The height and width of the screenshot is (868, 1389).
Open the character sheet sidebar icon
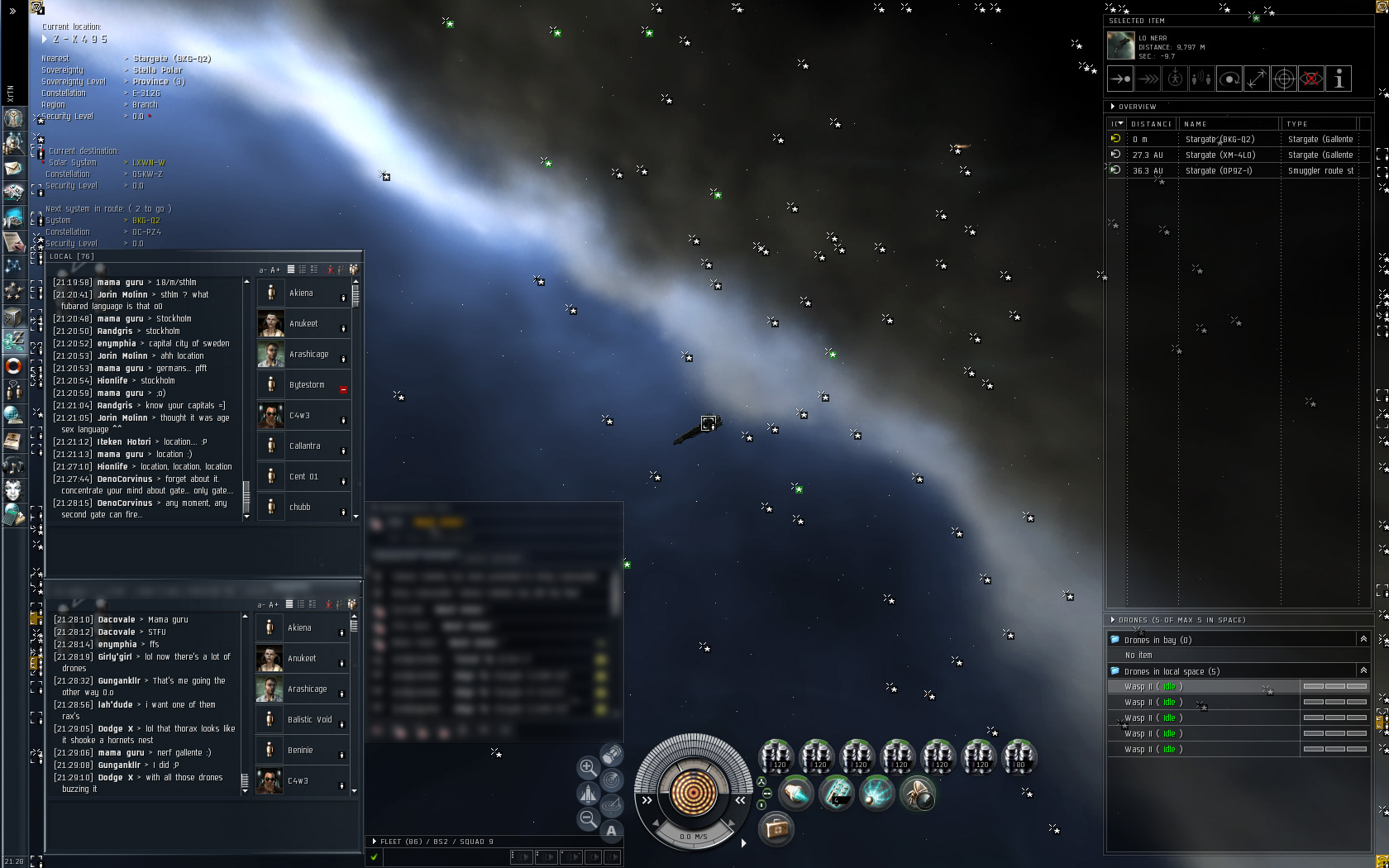(13, 119)
